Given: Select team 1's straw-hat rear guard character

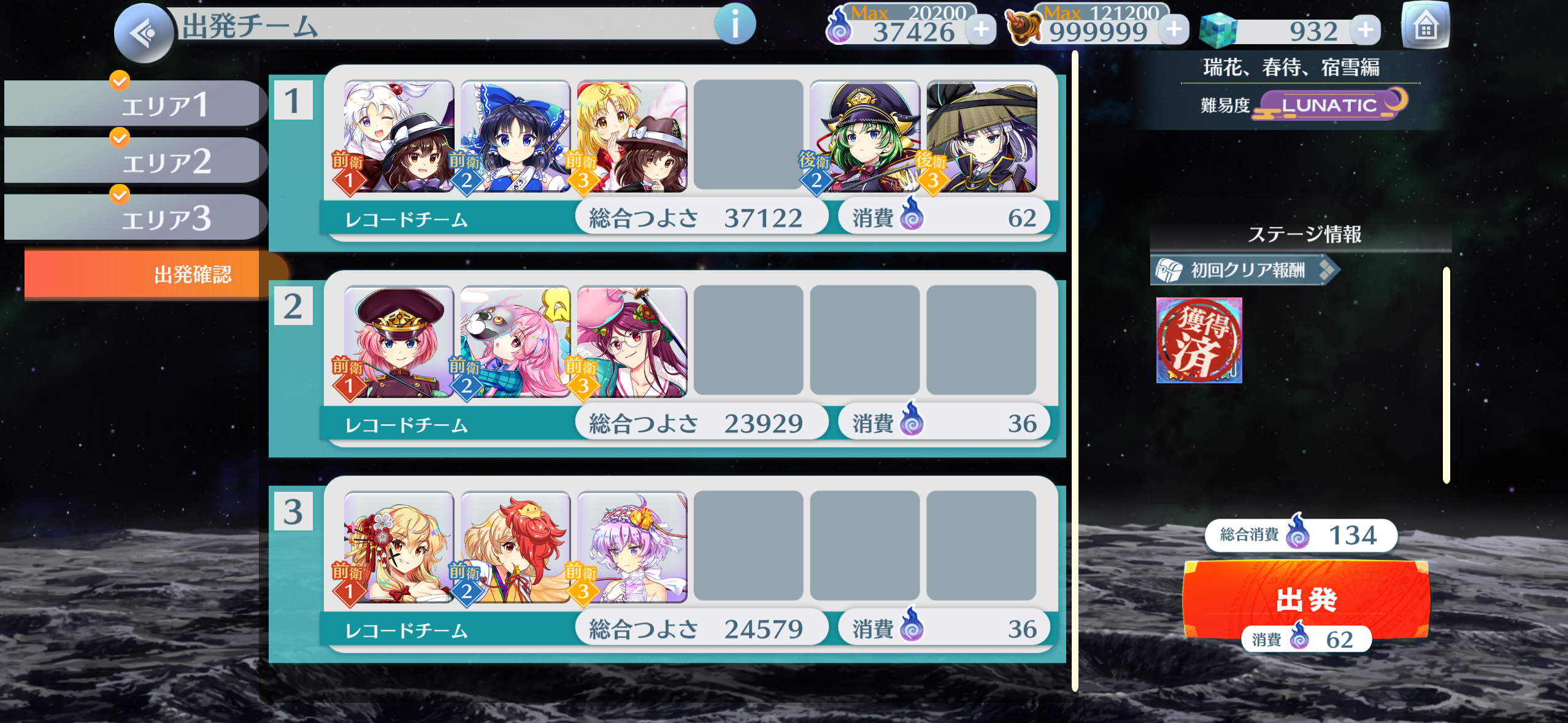Looking at the screenshot, I should click(981, 136).
